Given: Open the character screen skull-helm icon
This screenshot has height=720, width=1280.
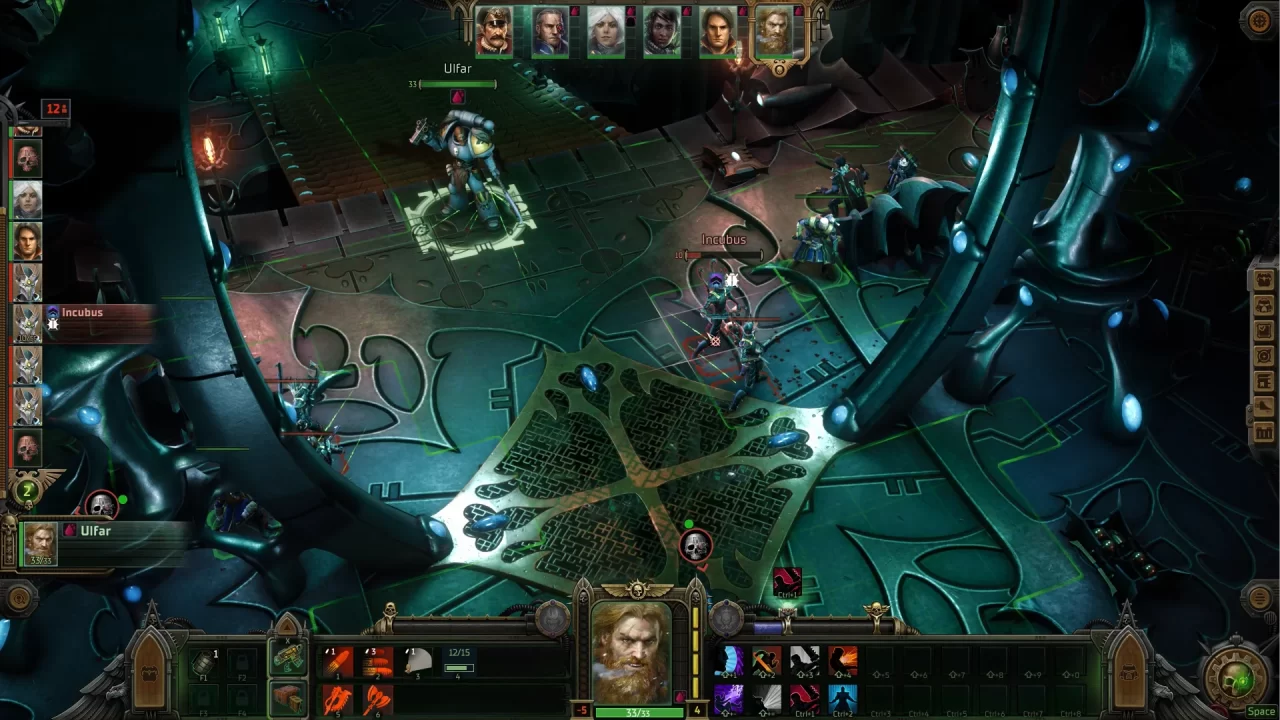Looking at the screenshot, I should 1262,307.
